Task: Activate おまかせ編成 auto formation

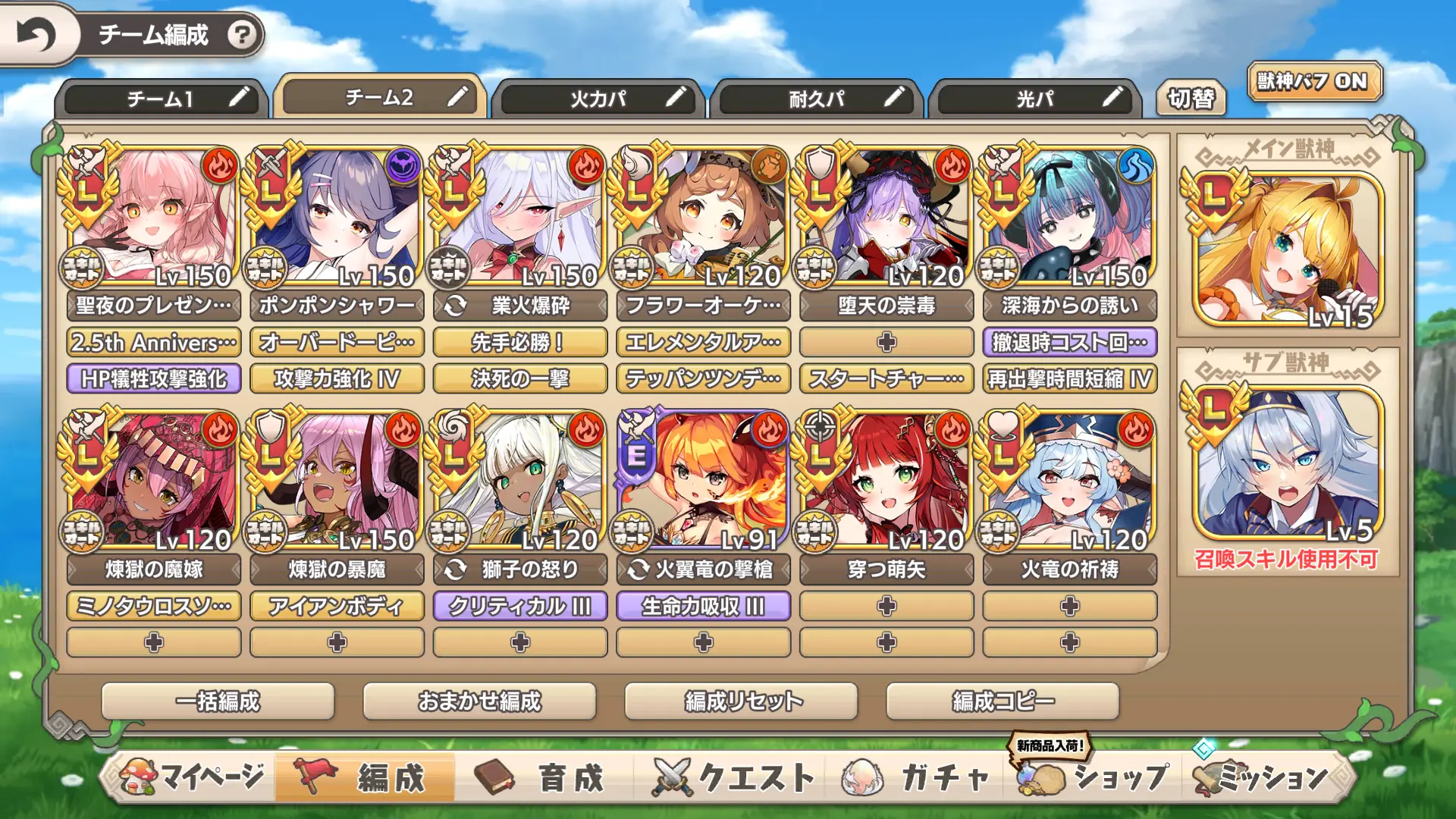Action: point(479,701)
